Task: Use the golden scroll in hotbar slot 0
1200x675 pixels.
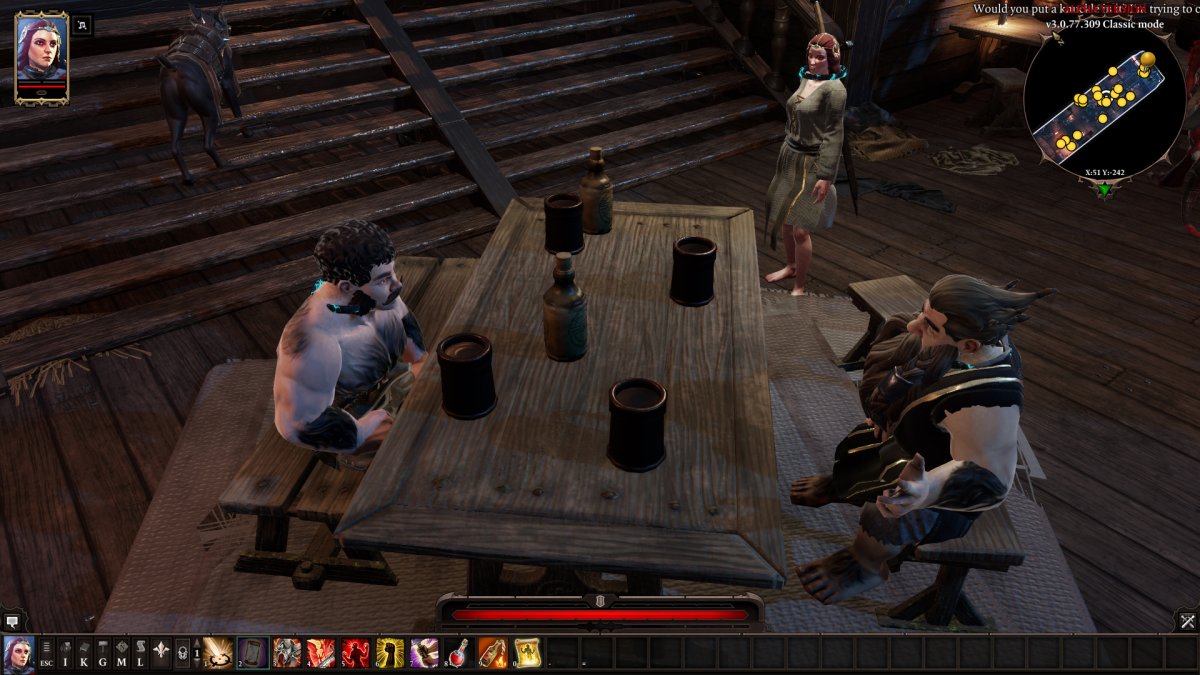Action: point(527,653)
